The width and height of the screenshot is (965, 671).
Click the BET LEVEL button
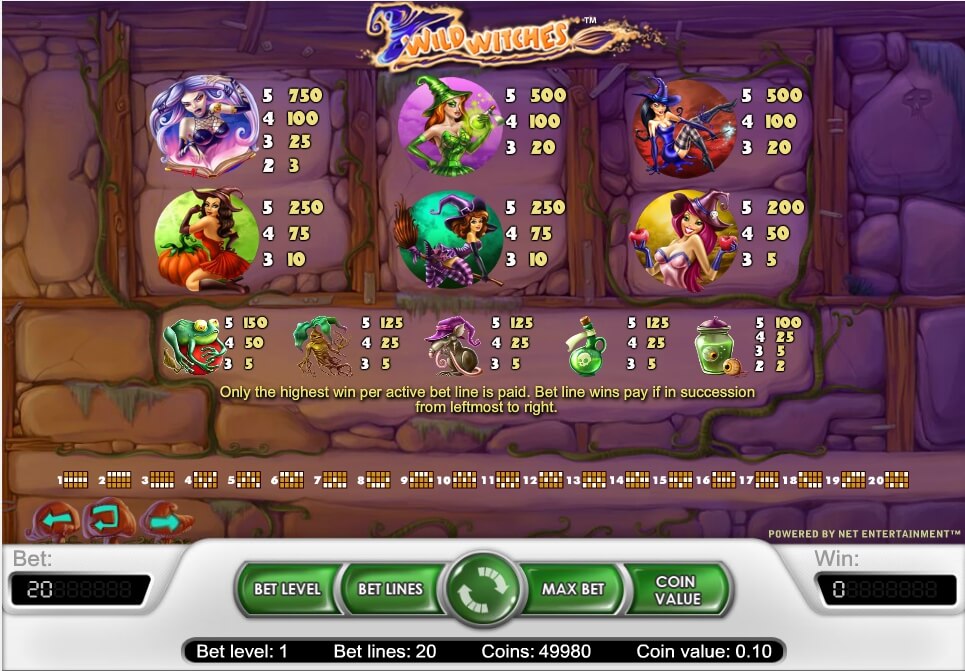click(286, 589)
